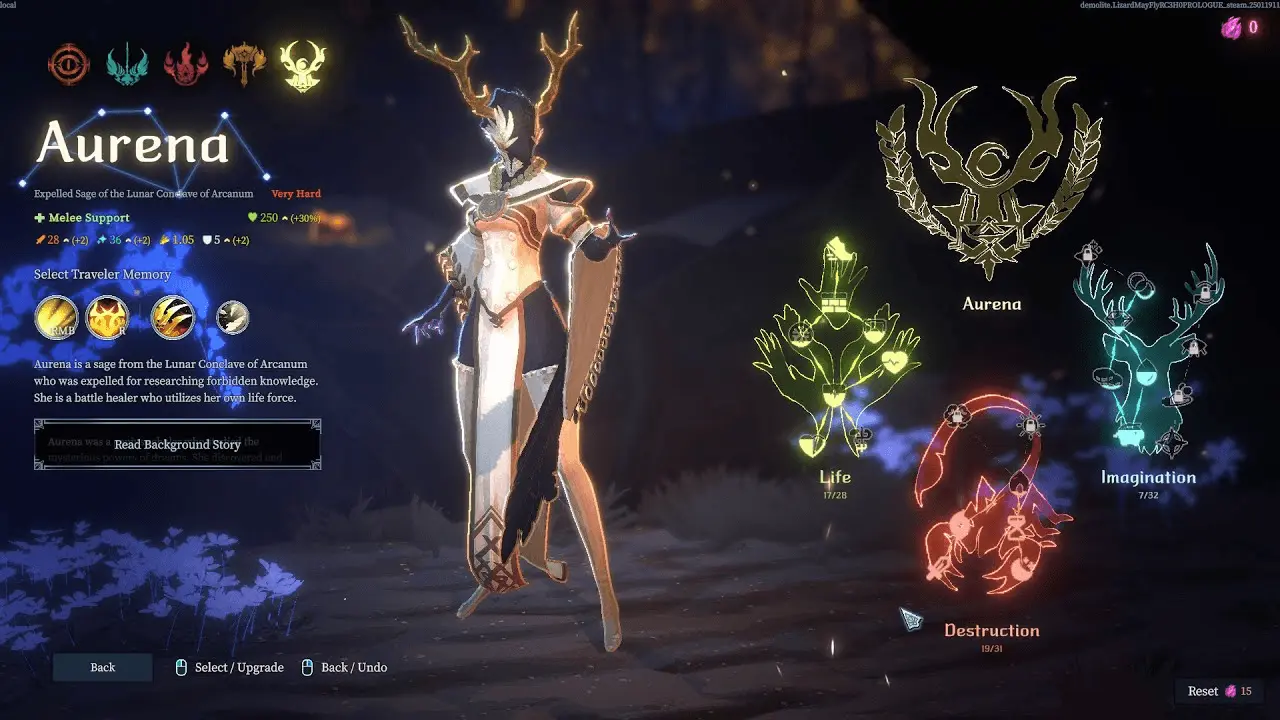Select the teal winged-sword character icon
Viewport: 1280px width, 720px height.
127,64
